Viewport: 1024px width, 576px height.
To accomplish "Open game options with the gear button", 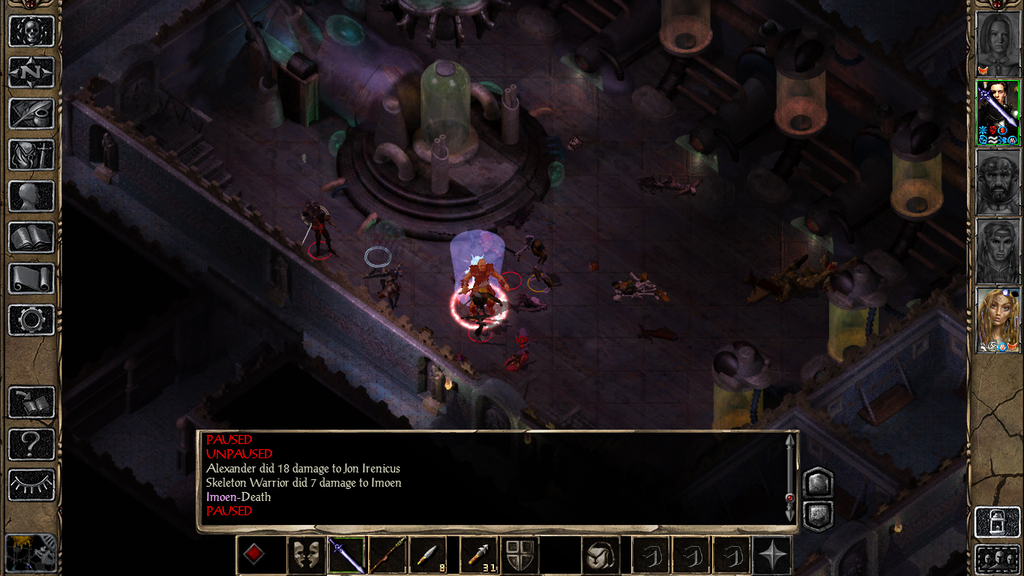I will coord(31,320).
